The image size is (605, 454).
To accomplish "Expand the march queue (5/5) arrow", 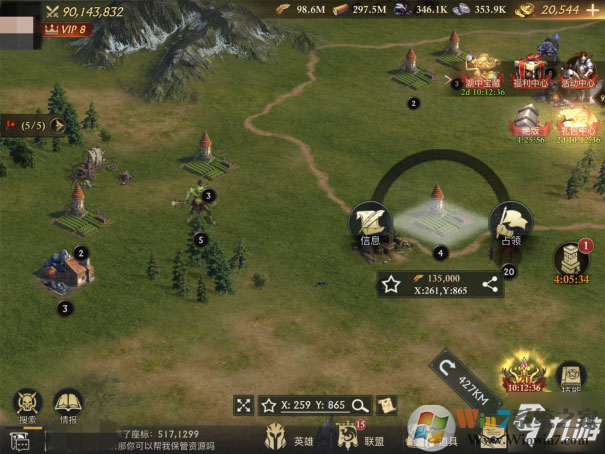I will tap(58, 126).
